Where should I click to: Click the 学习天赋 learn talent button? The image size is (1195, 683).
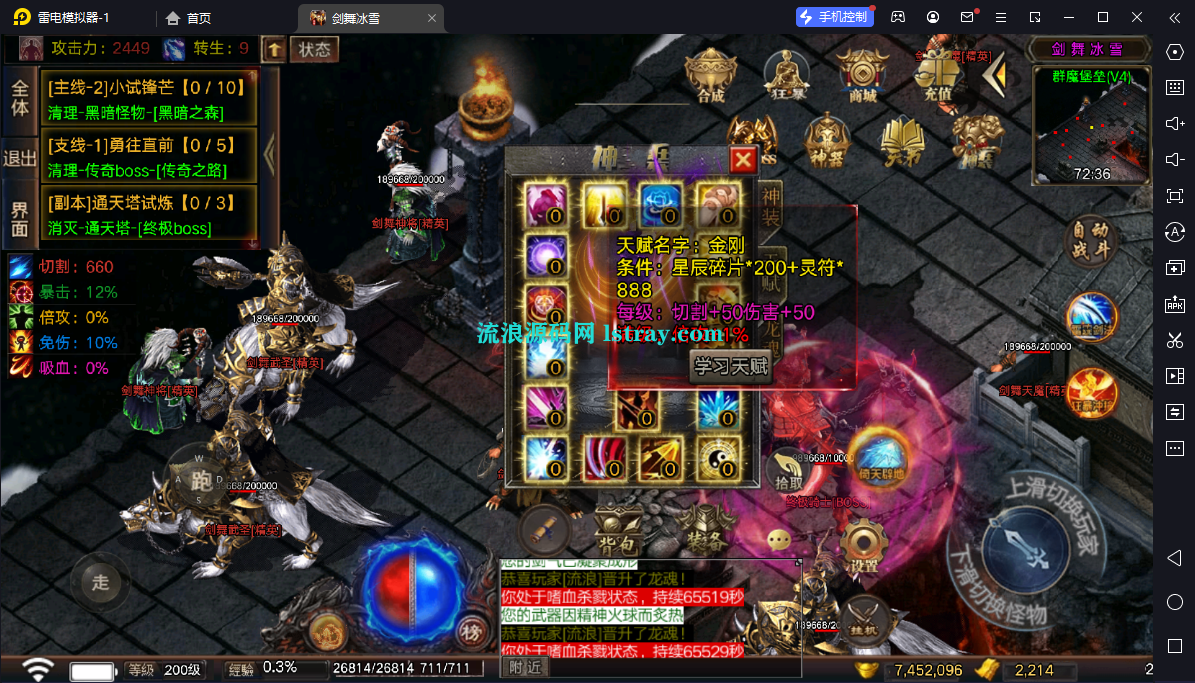pos(732,366)
